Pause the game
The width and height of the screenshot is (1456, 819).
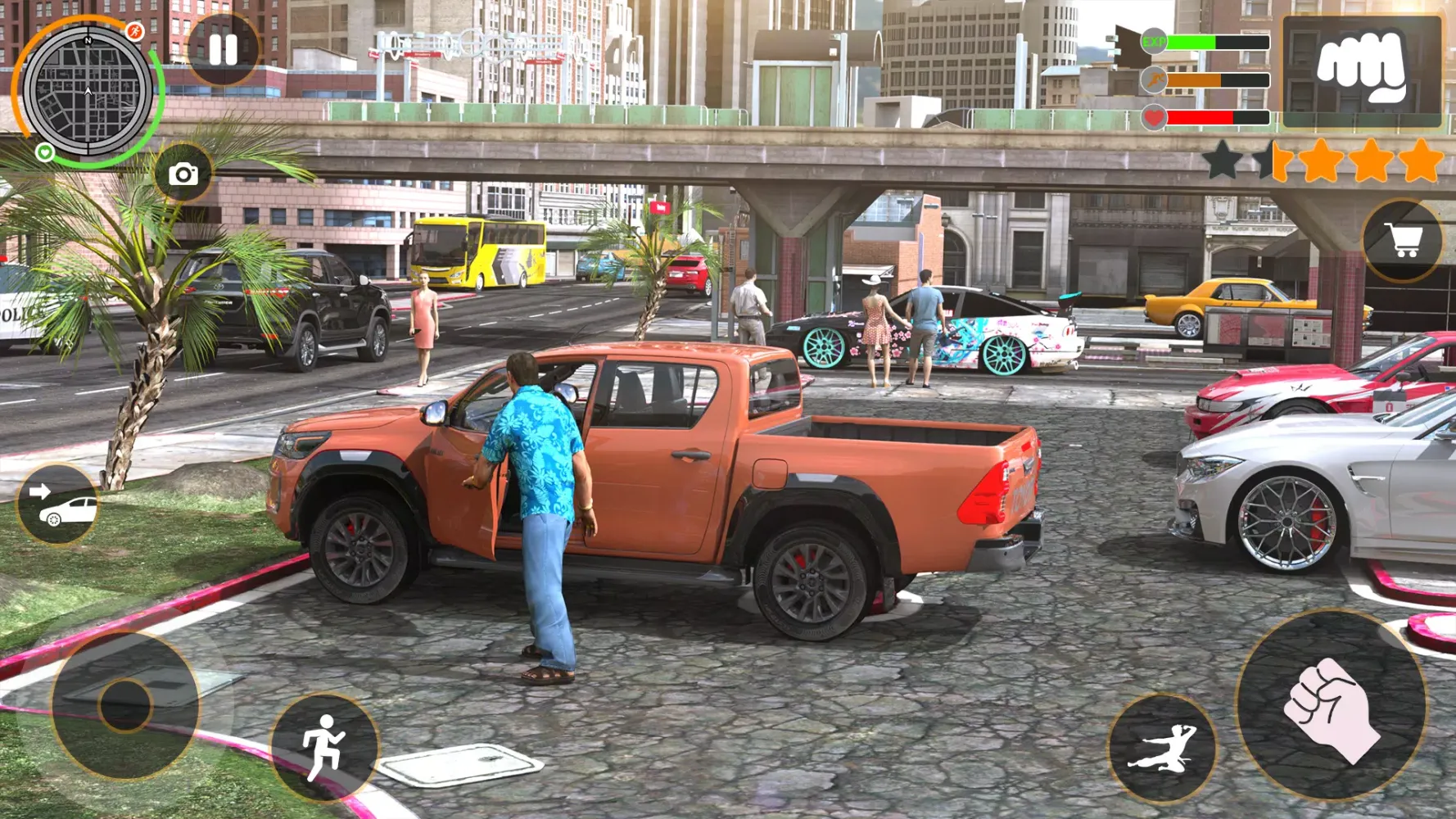(223, 50)
